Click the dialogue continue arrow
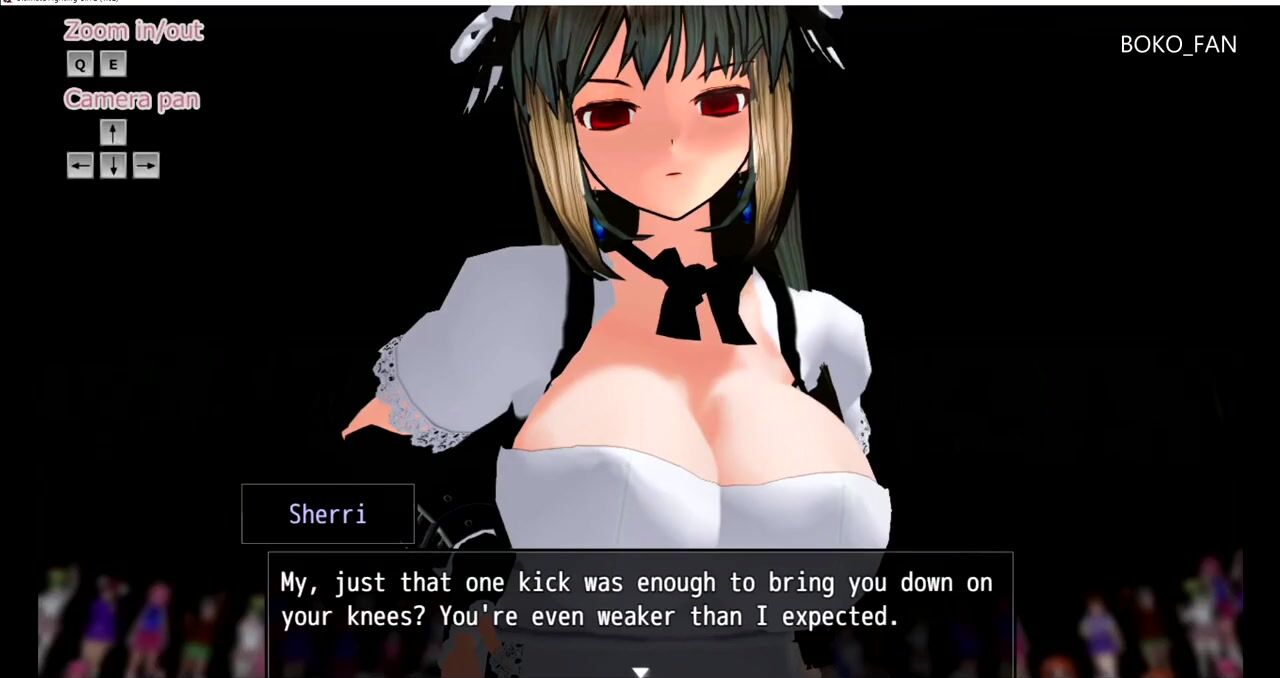Image resolution: width=1280 pixels, height=678 pixels. pyautogui.click(x=640, y=672)
